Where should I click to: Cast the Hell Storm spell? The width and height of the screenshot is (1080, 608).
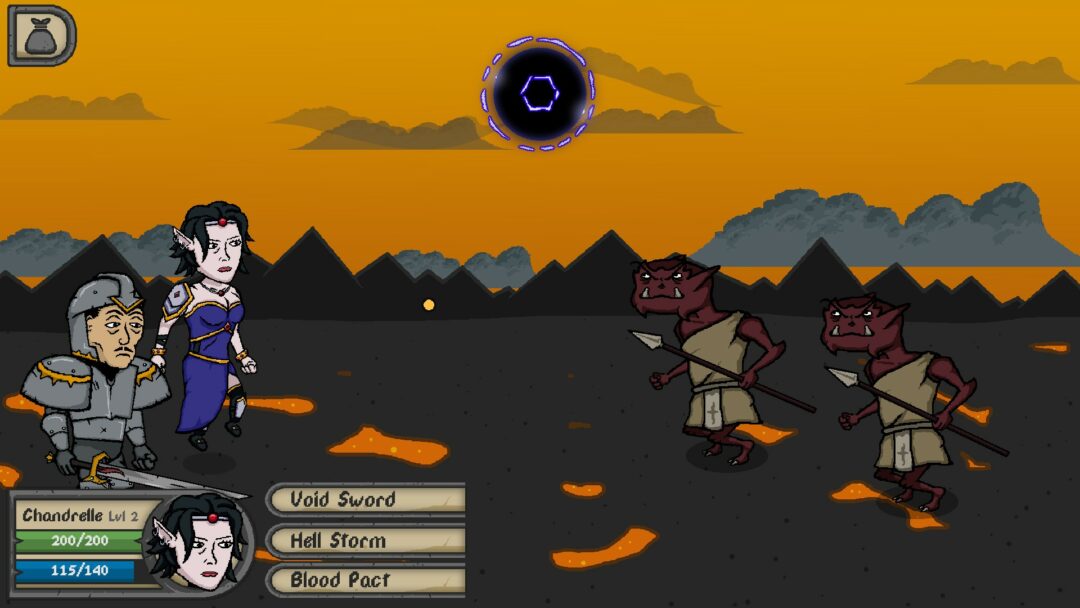(366, 540)
